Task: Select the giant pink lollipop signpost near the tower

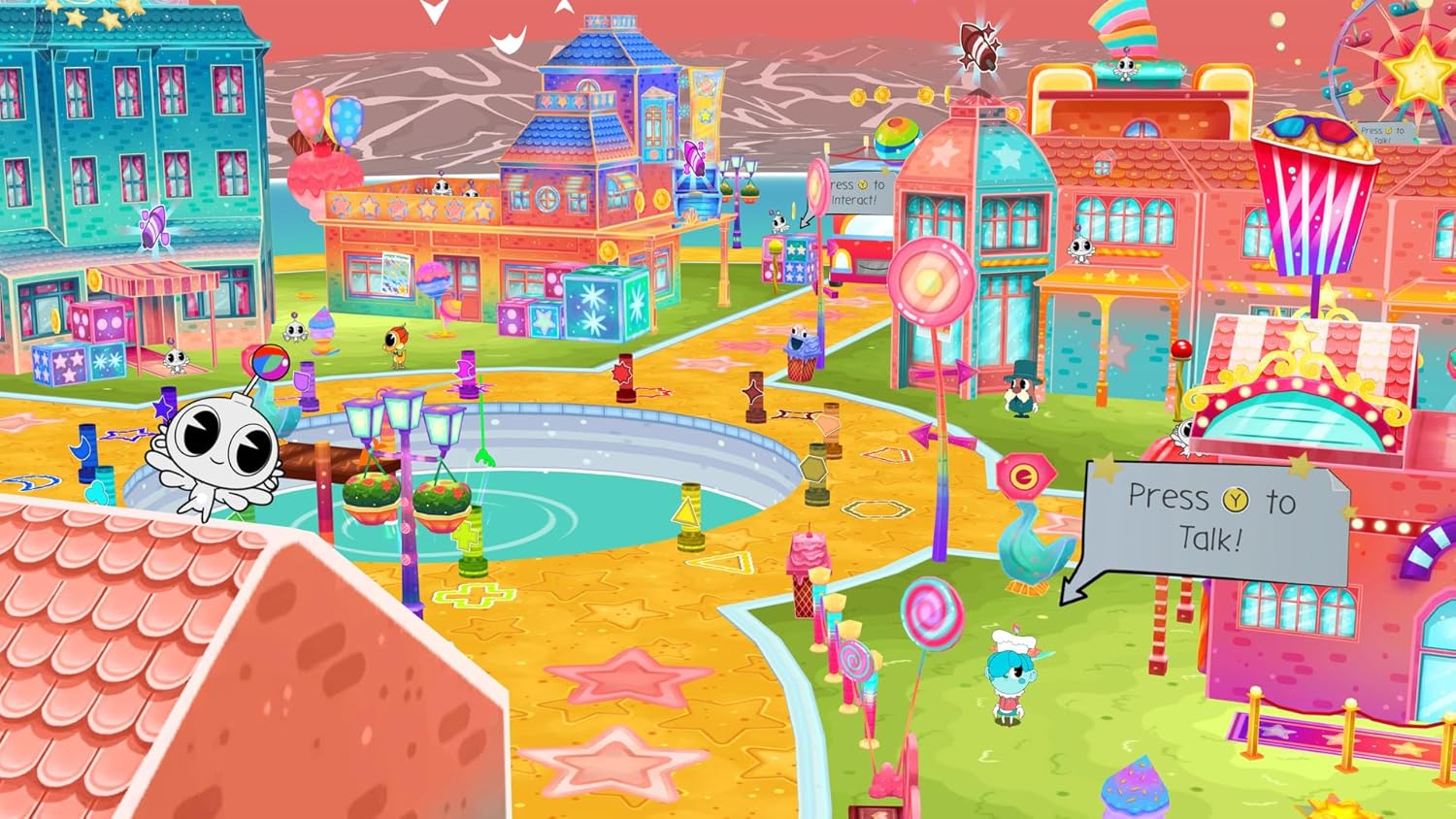Action: (930, 281)
